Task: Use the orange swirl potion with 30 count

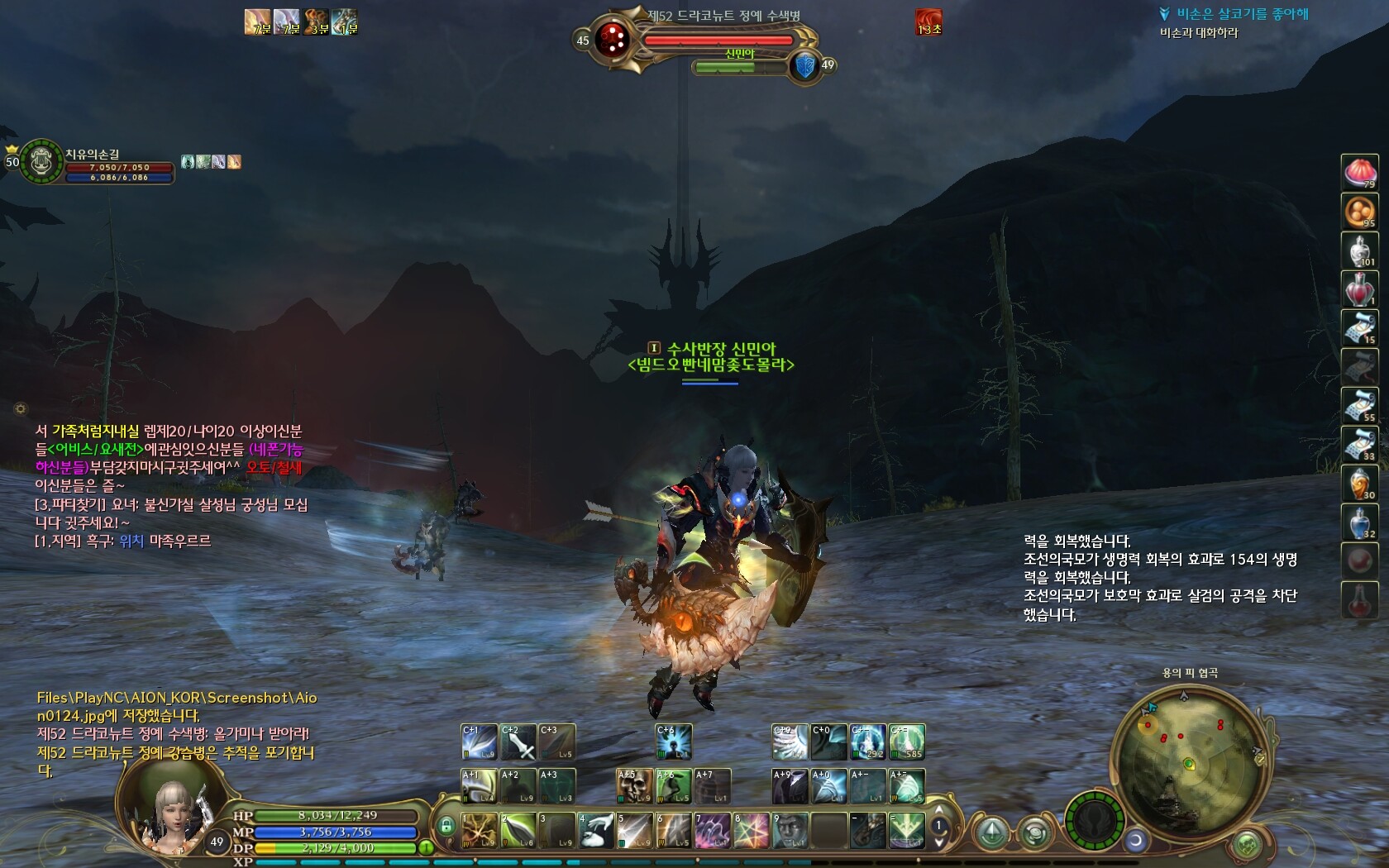Action: pyautogui.click(x=1360, y=484)
